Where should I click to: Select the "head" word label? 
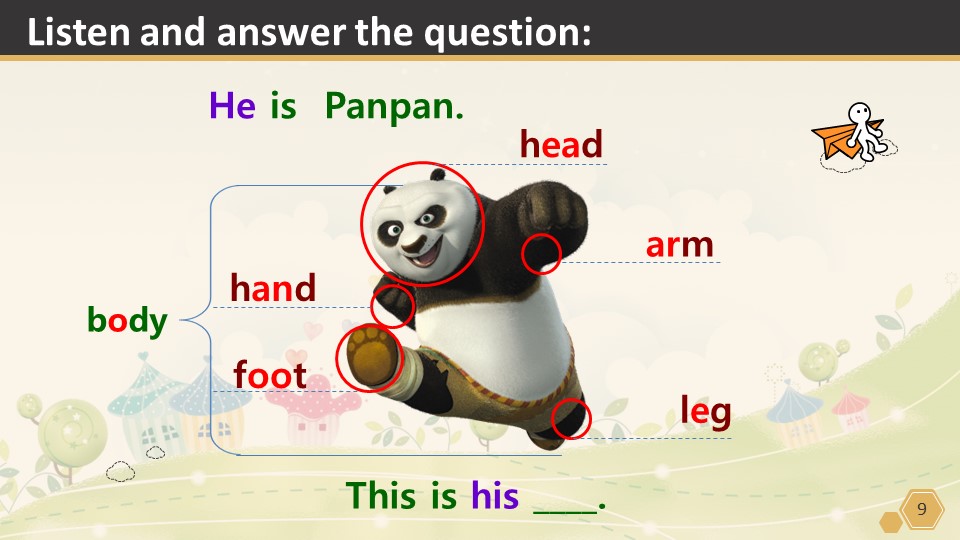561,145
